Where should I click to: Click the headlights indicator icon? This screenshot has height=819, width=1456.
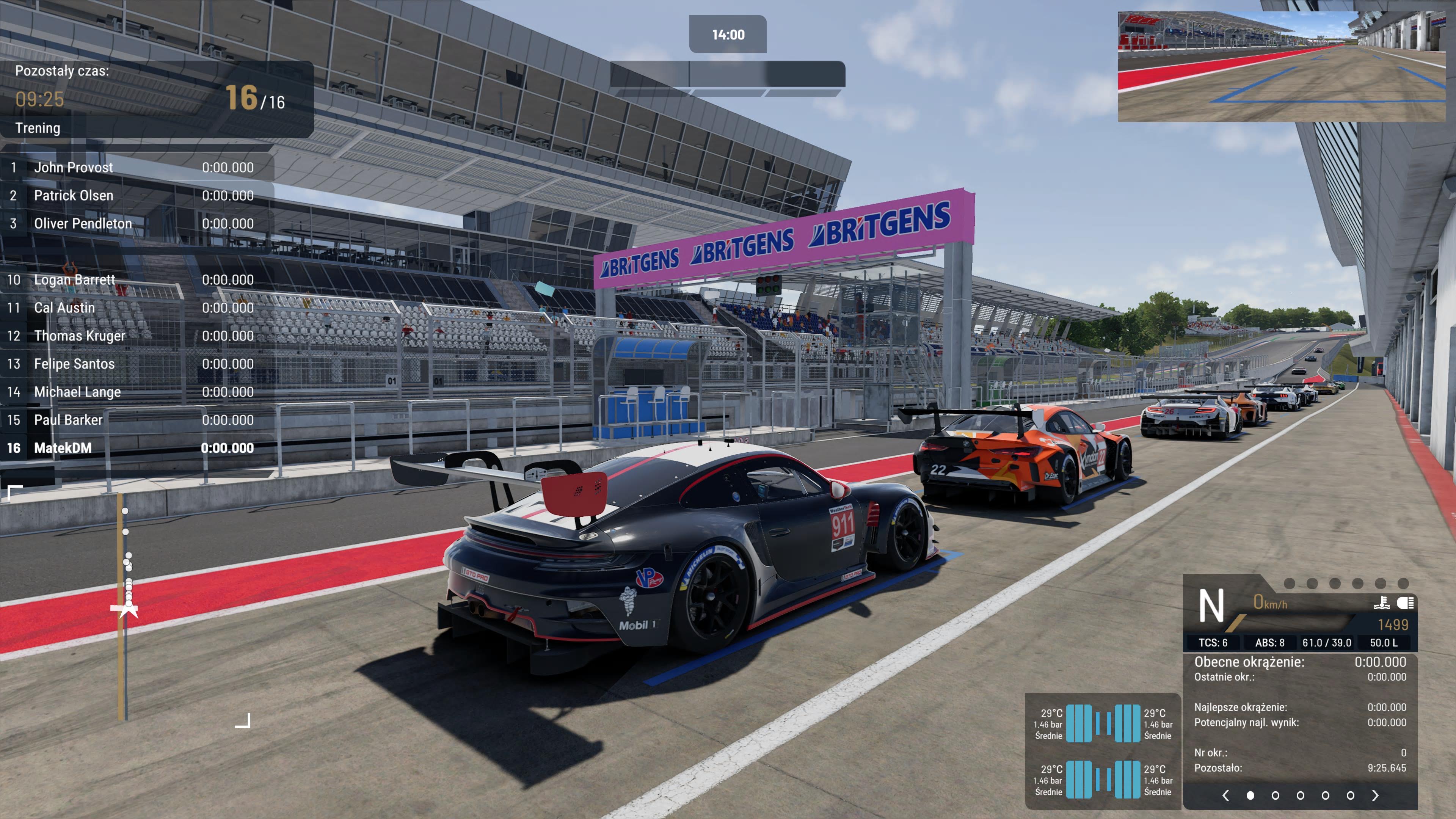(x=1404, y=603)
